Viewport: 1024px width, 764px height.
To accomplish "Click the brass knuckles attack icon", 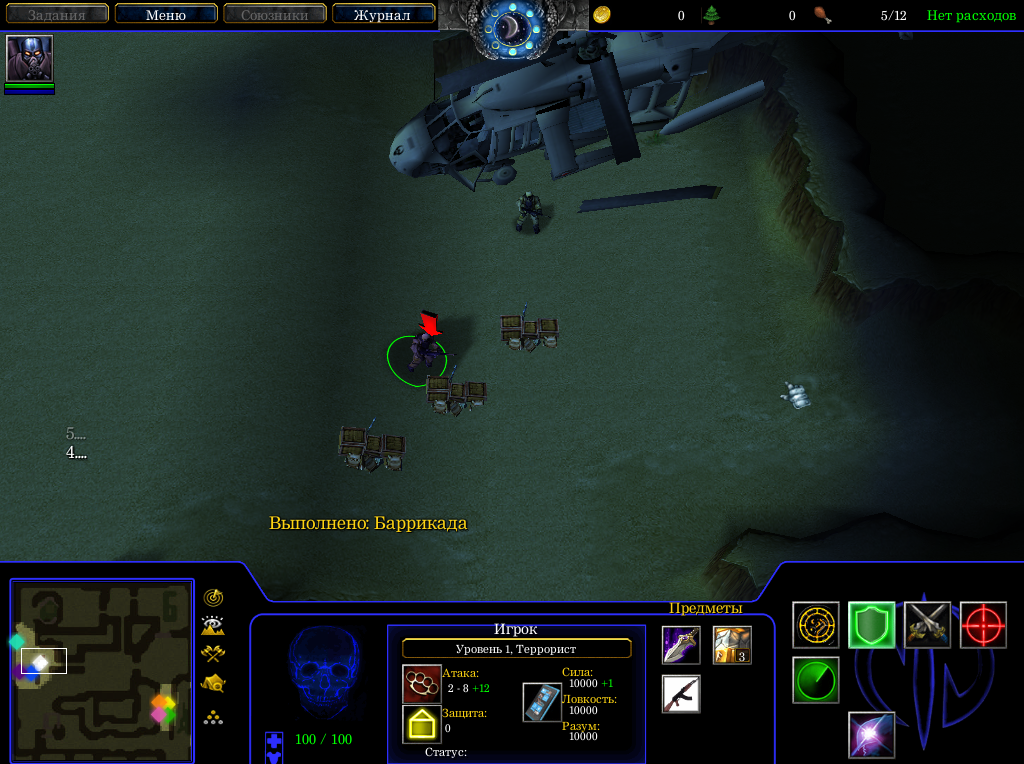I will tap(421, 684).
